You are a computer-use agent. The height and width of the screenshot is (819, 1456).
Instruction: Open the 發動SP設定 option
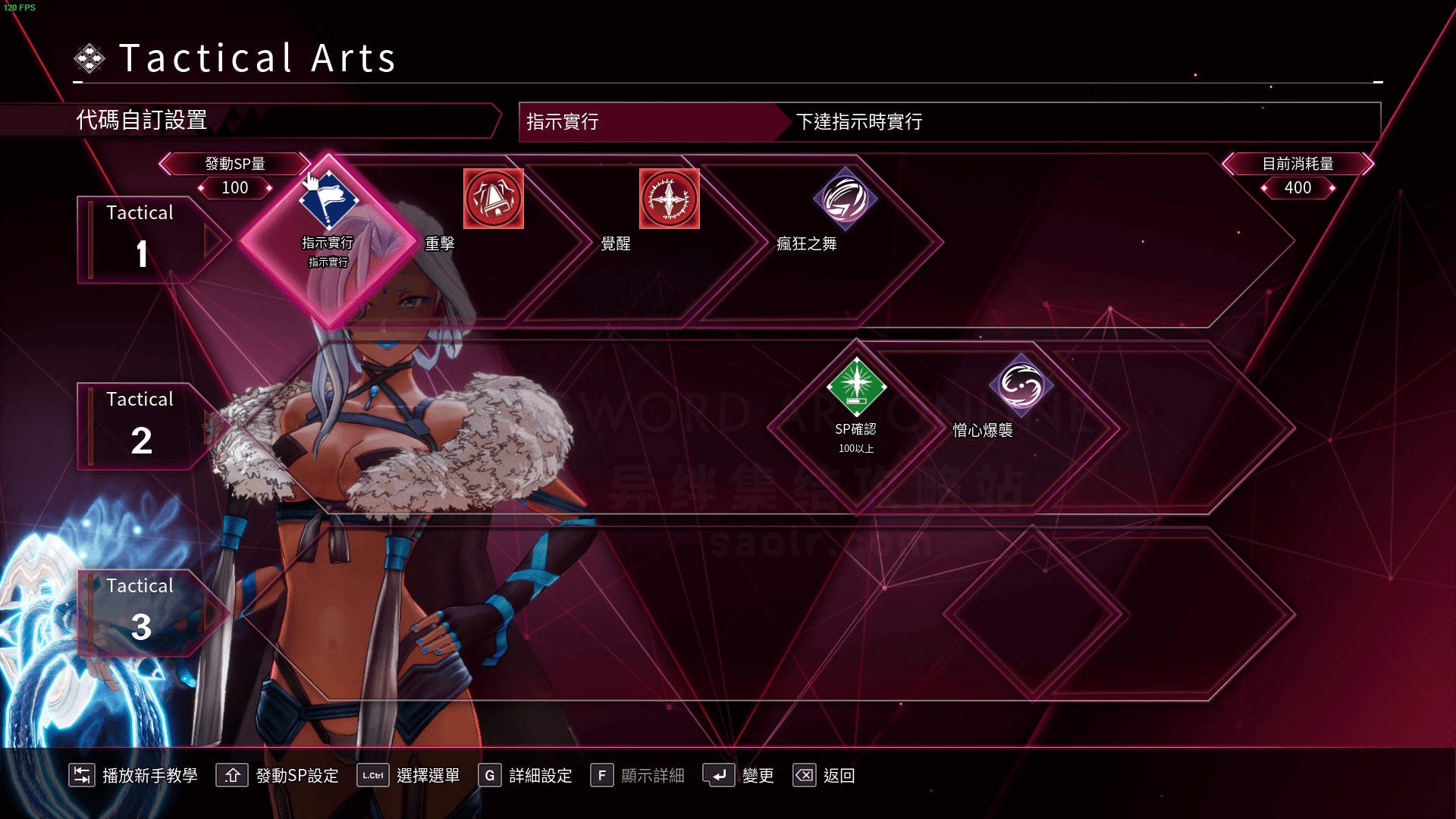278,775
